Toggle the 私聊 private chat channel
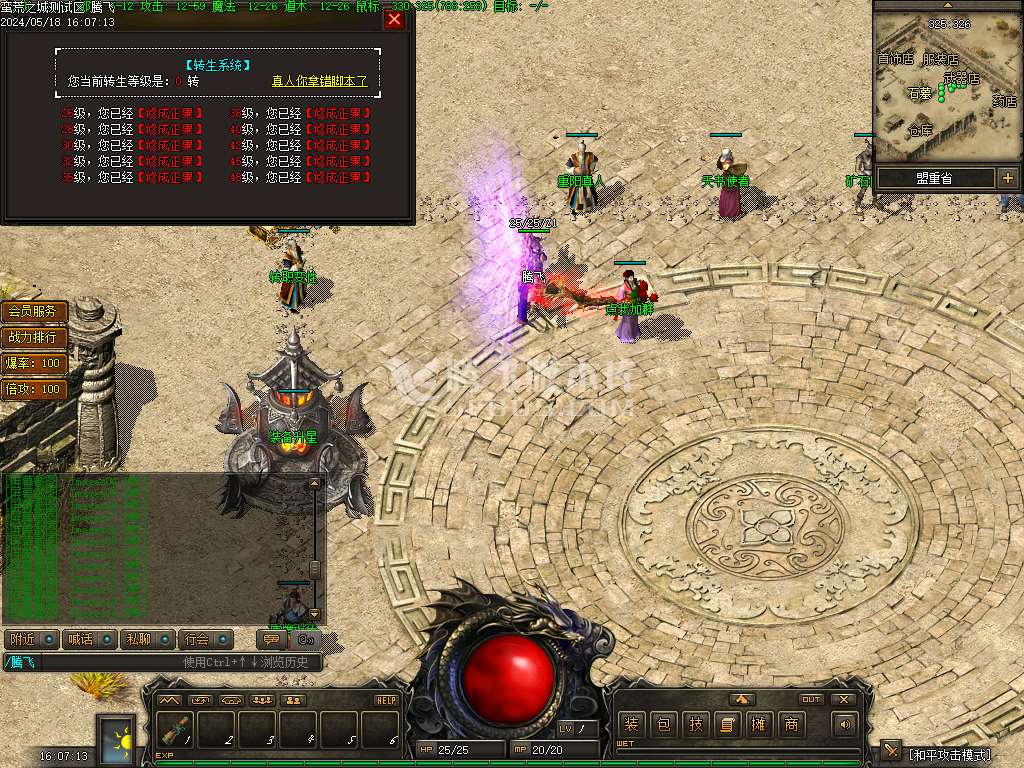 tap(147, 639)
